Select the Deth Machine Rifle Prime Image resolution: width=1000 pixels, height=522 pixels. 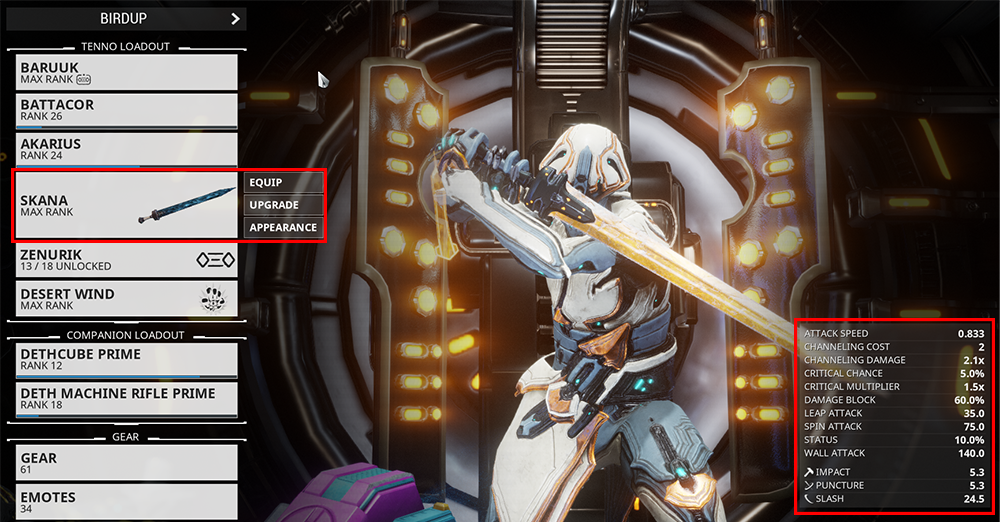(x=127, y=398)
